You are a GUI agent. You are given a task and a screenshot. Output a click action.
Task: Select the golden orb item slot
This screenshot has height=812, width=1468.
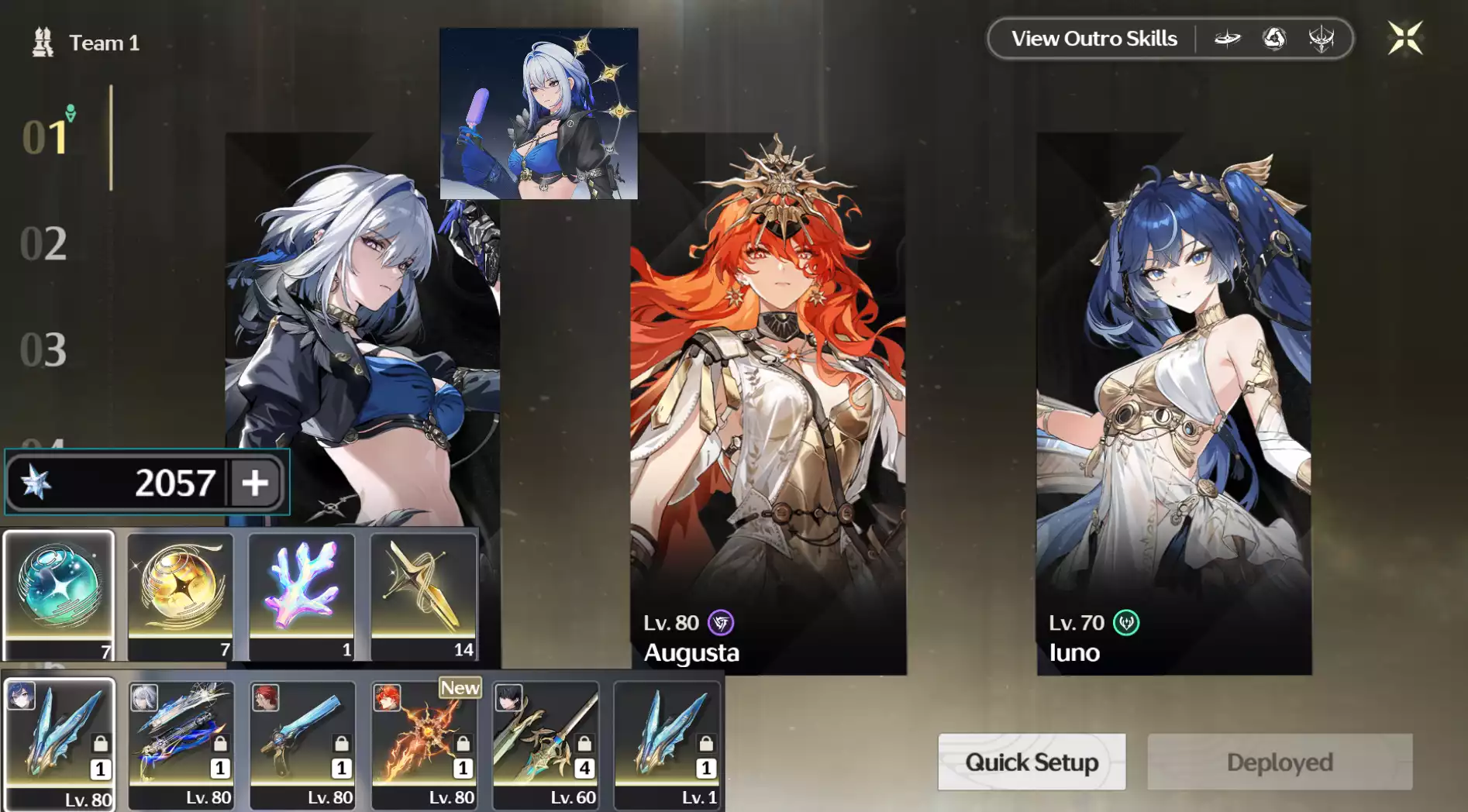(180, 594)
